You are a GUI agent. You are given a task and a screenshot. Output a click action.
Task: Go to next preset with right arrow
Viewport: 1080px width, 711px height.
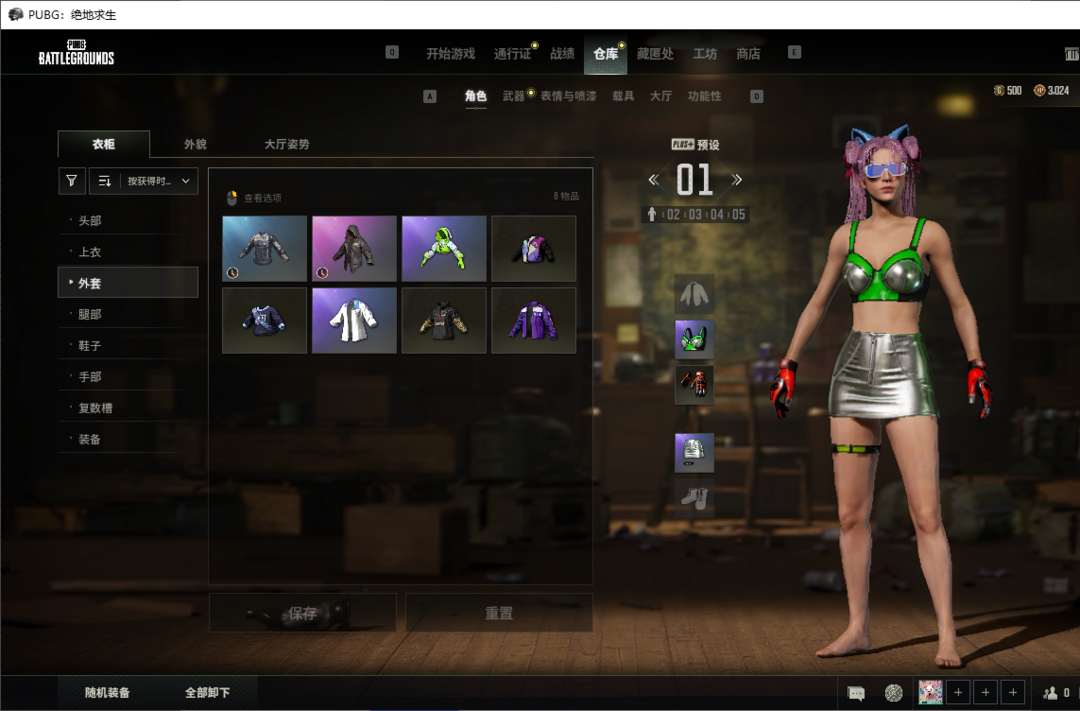(x=737, y=180)
